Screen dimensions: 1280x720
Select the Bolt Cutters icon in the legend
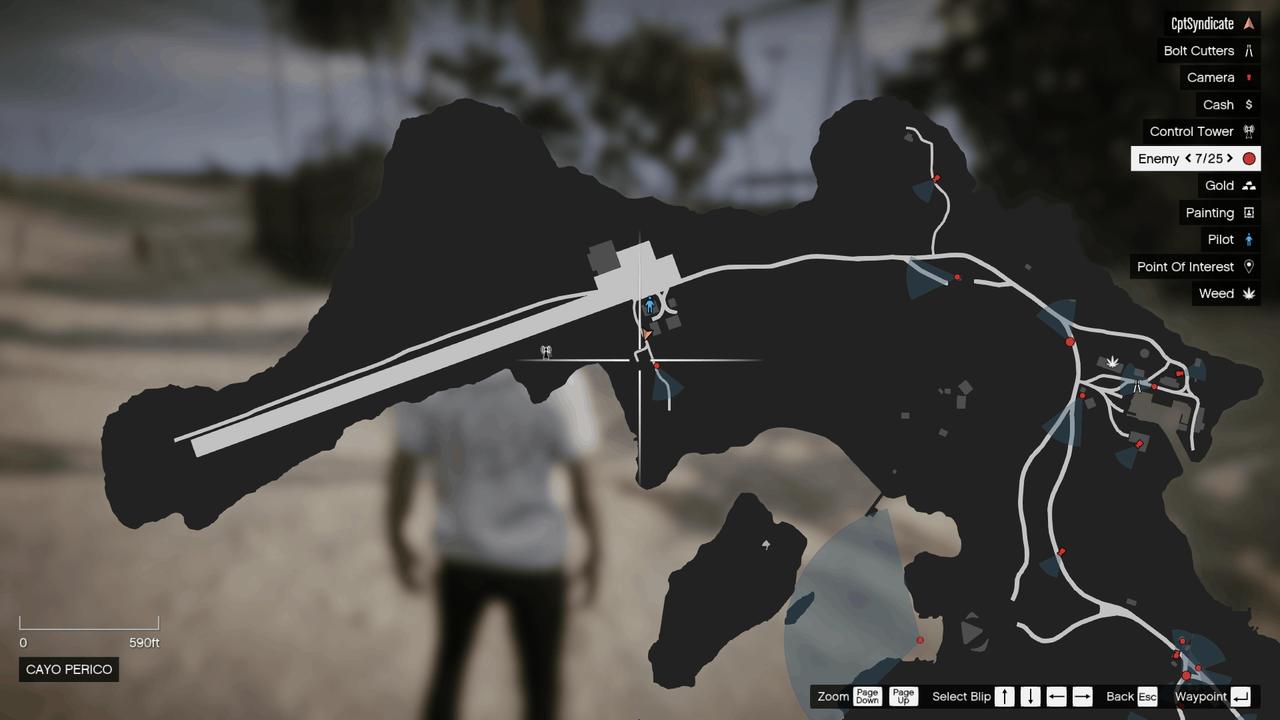pos(1247,50)
